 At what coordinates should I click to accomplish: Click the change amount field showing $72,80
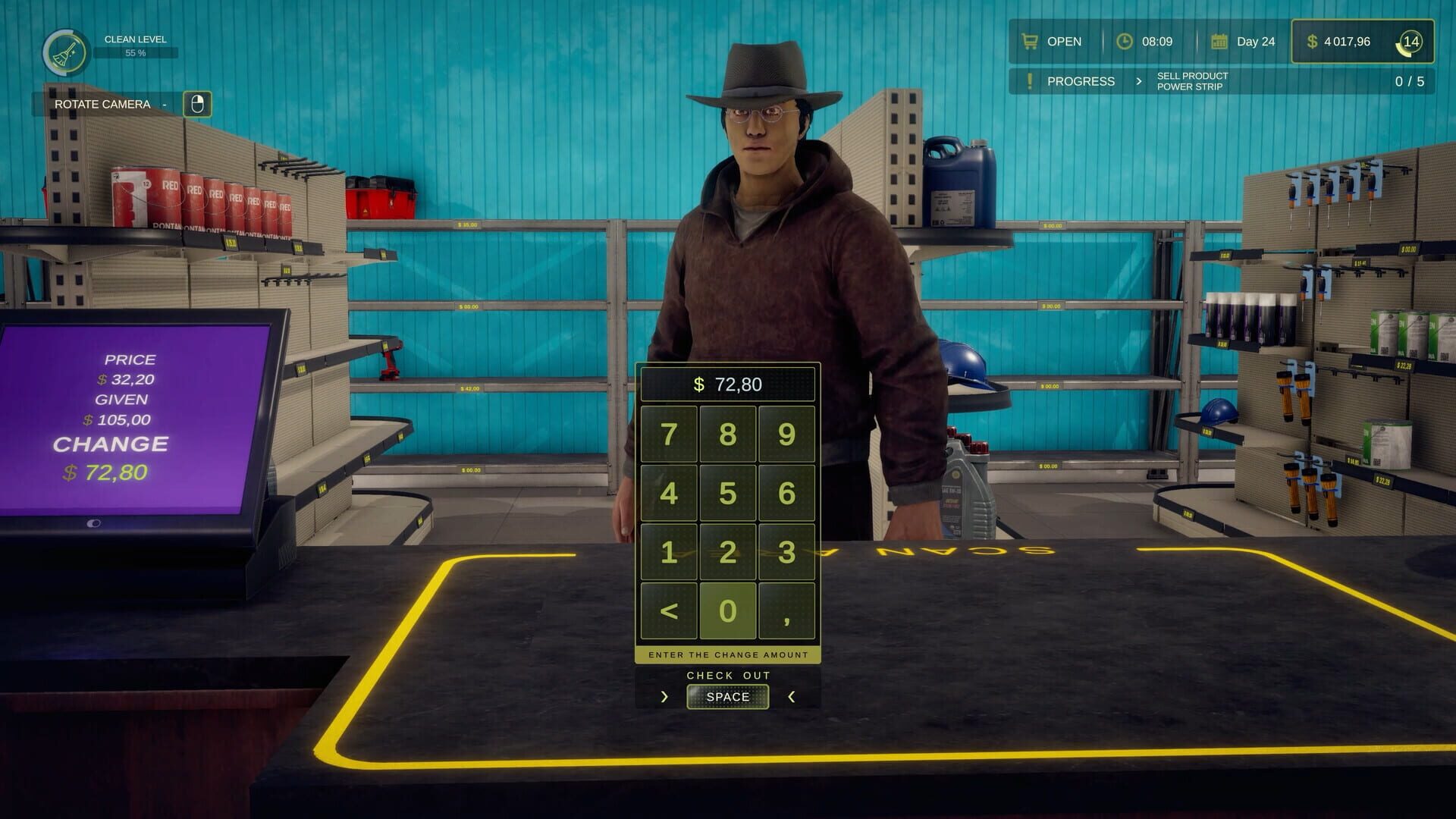(x=726, y=384)
